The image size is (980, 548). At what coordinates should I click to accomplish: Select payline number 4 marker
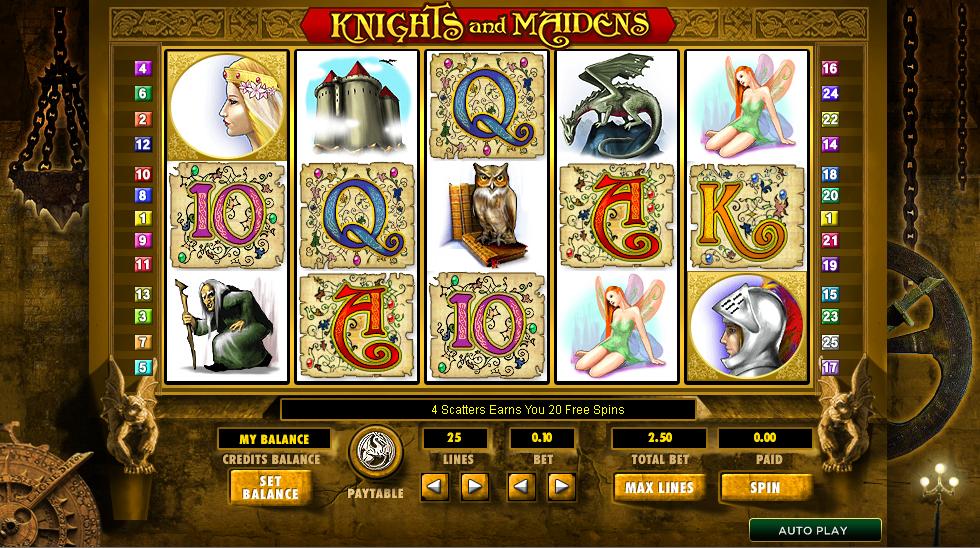pos(143,69)
